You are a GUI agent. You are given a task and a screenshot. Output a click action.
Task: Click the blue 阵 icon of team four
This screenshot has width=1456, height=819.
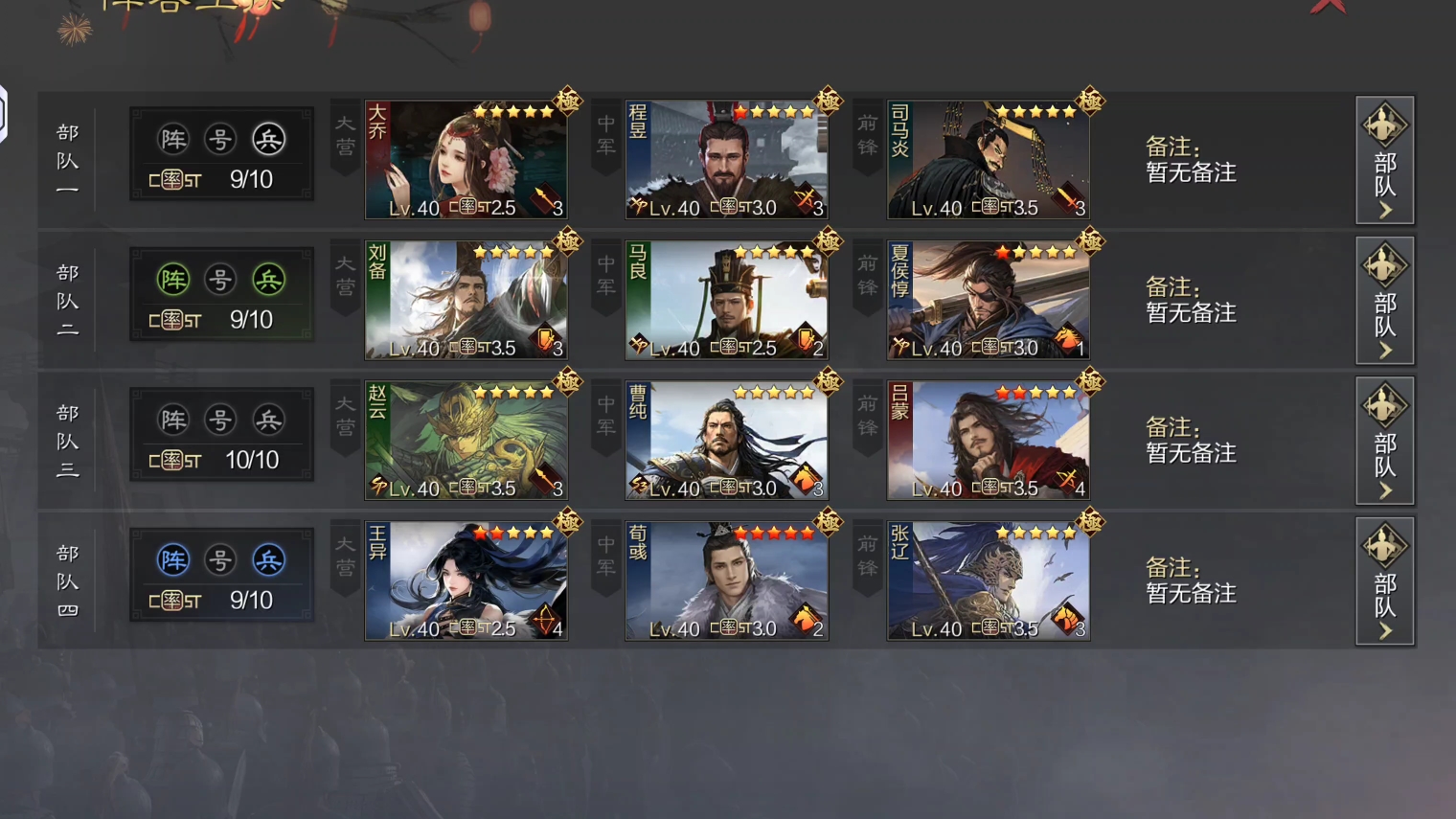point(173,560)
